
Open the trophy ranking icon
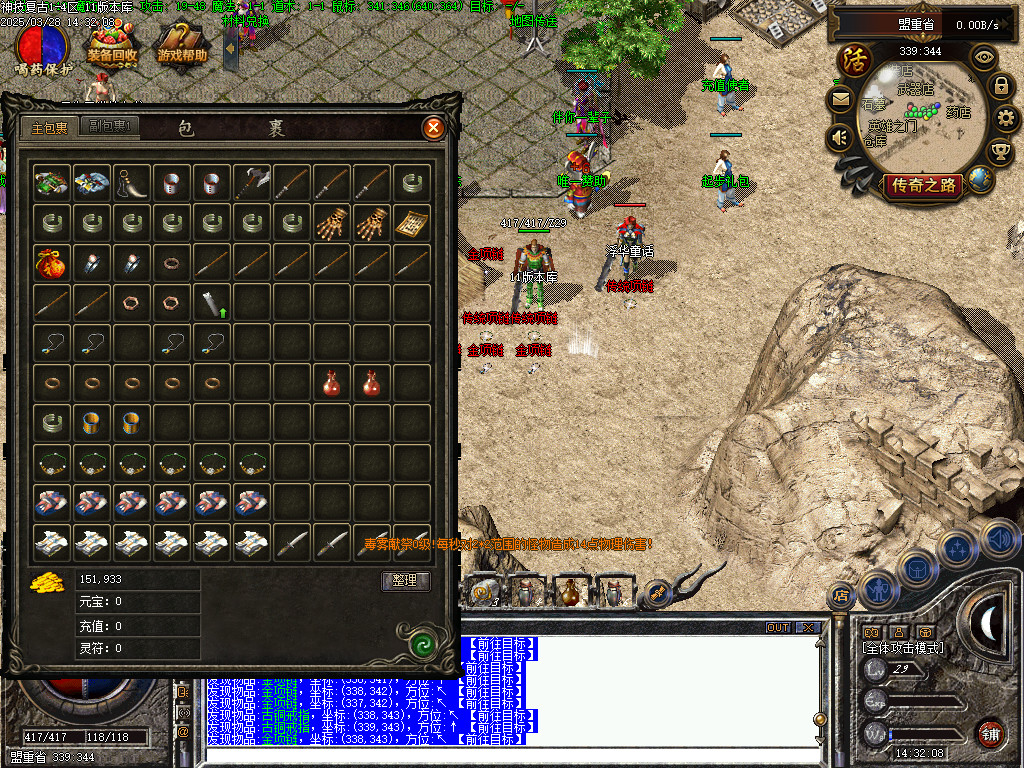[999, 152]
